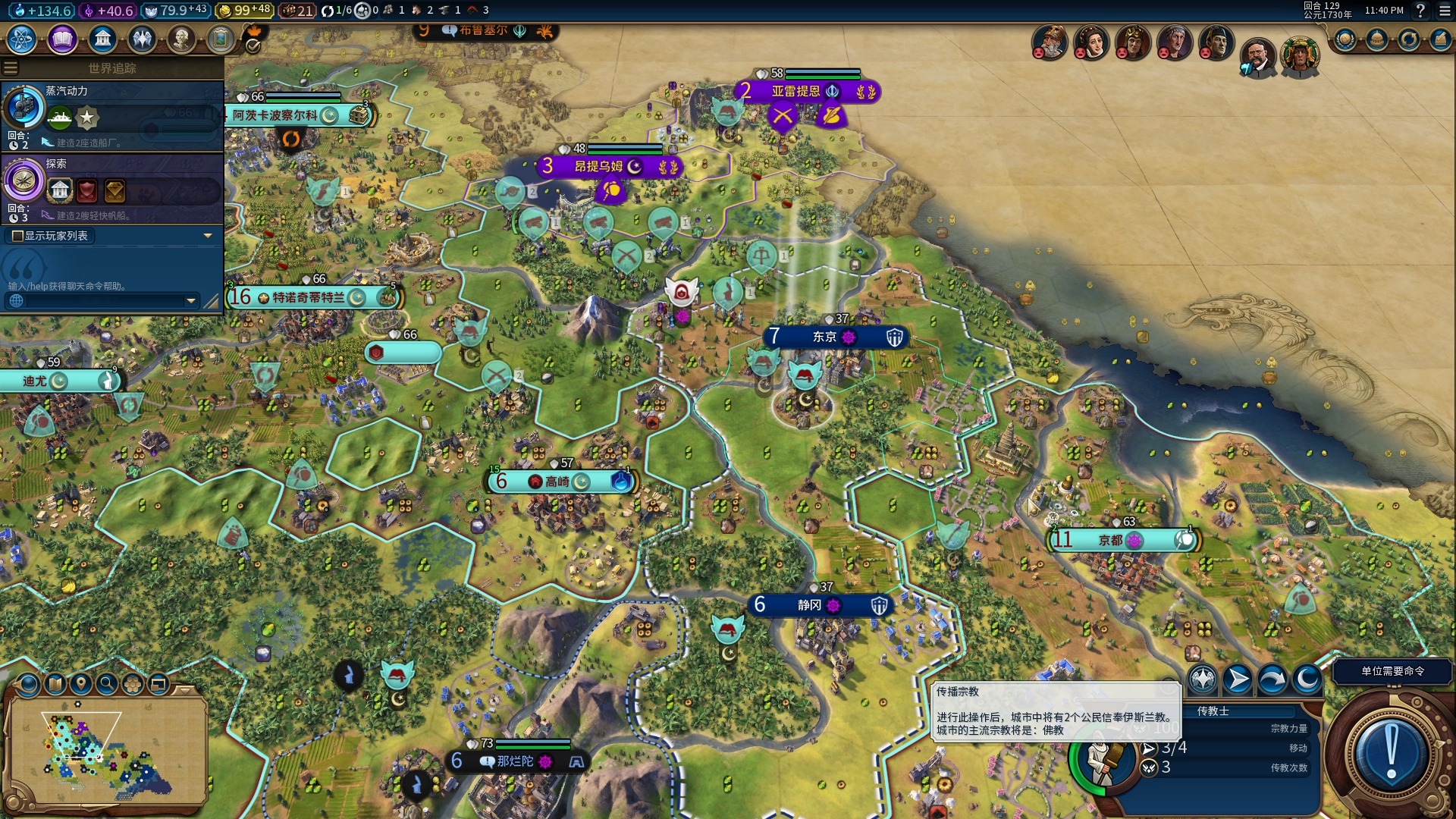The width and height of the screenshot is (1456, 819).
Task: Open the government building icon
Action: click(102, 39)
